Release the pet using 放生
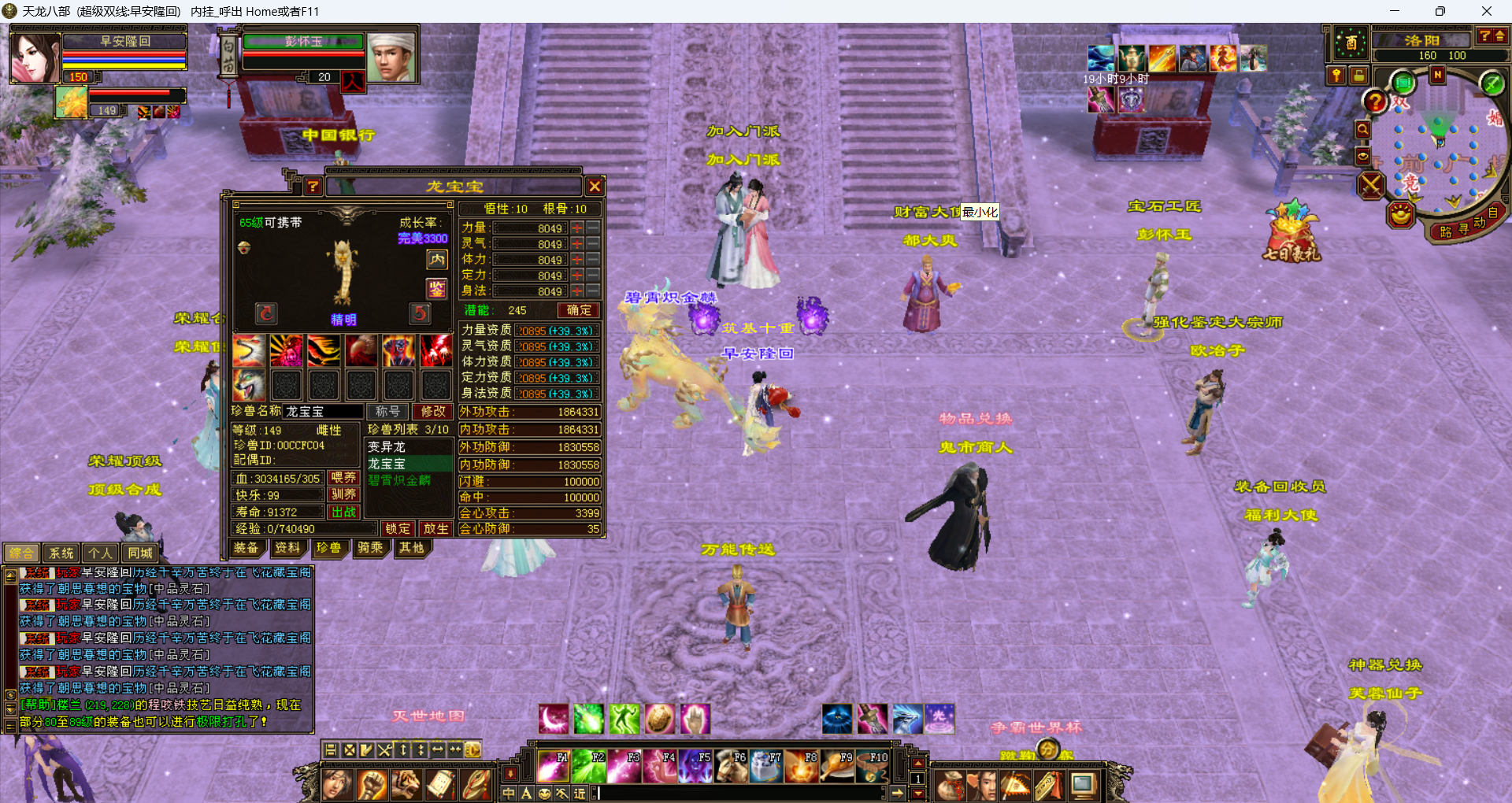 tap(435, 528)
